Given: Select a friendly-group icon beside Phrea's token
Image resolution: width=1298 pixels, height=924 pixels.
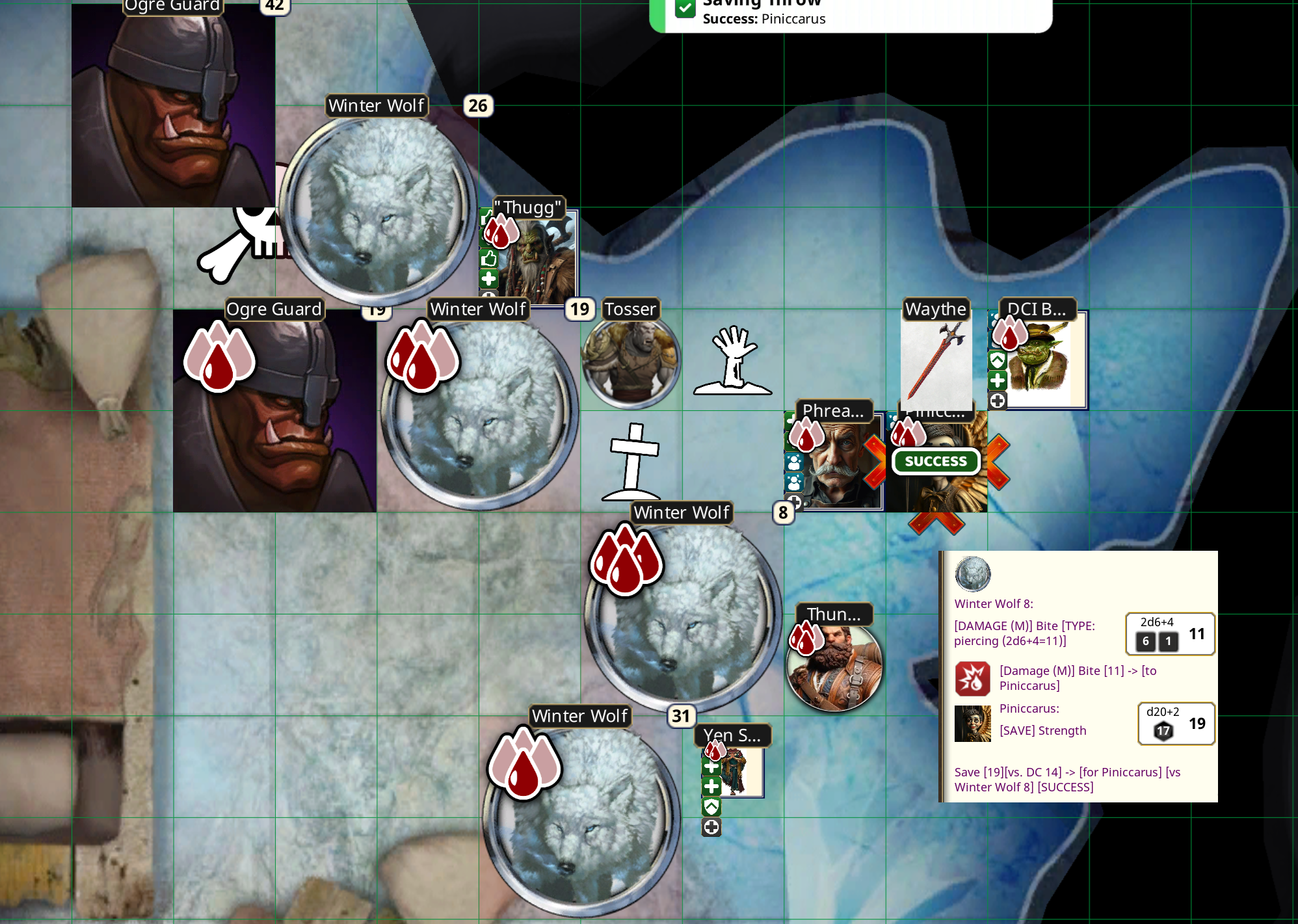Looking at the screenshot, I should coord(793,463).
